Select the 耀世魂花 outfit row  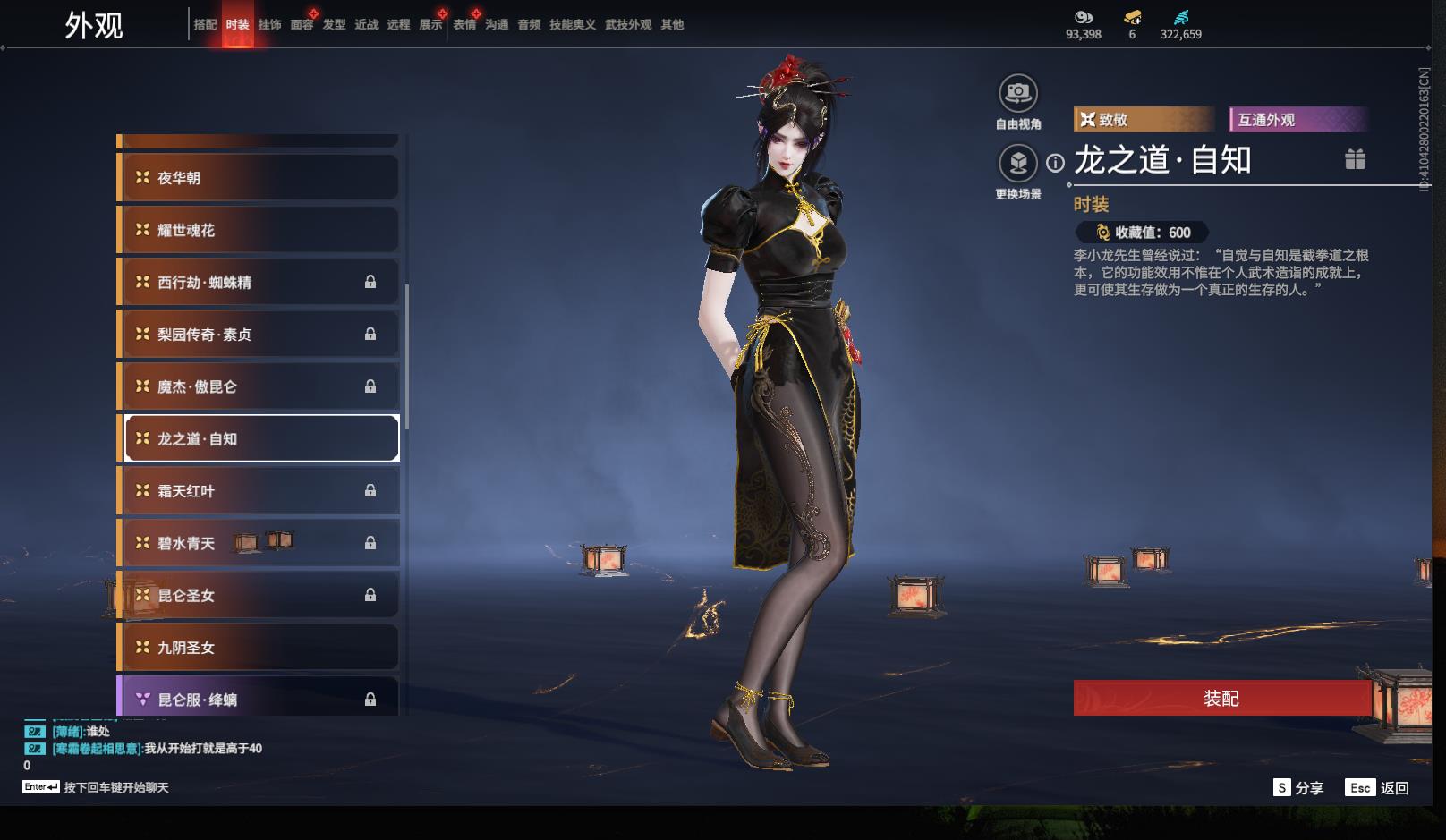(x=259, y=230)
